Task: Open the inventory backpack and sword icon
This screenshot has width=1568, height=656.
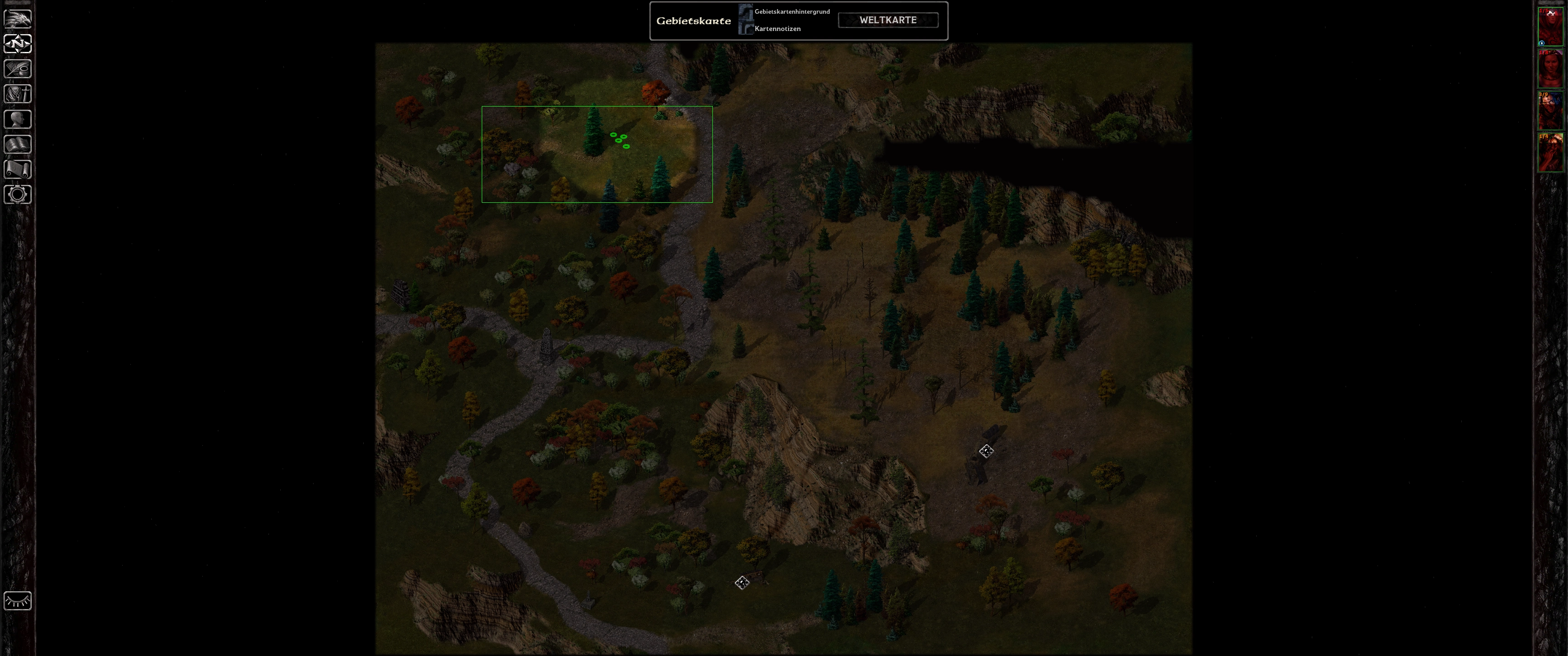Action: (x=18, y=94)
